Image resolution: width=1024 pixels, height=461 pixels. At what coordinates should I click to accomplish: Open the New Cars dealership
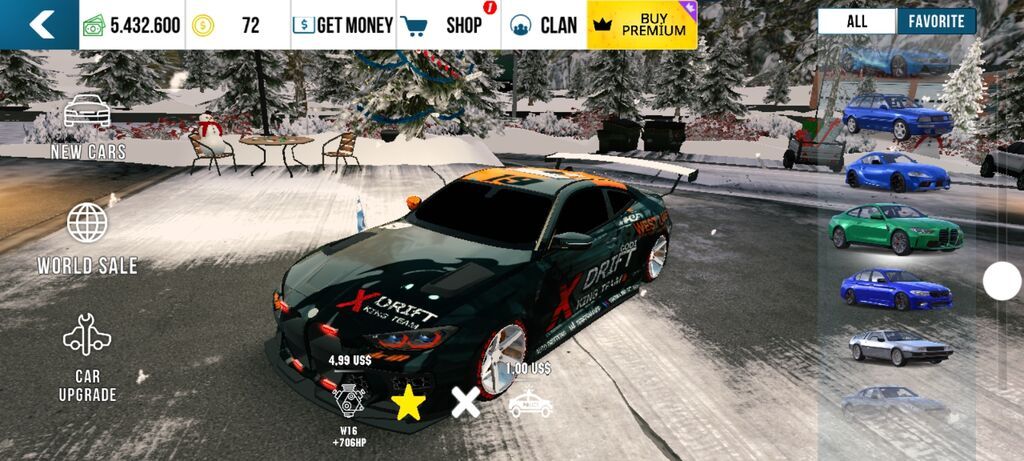coord(88,127)
